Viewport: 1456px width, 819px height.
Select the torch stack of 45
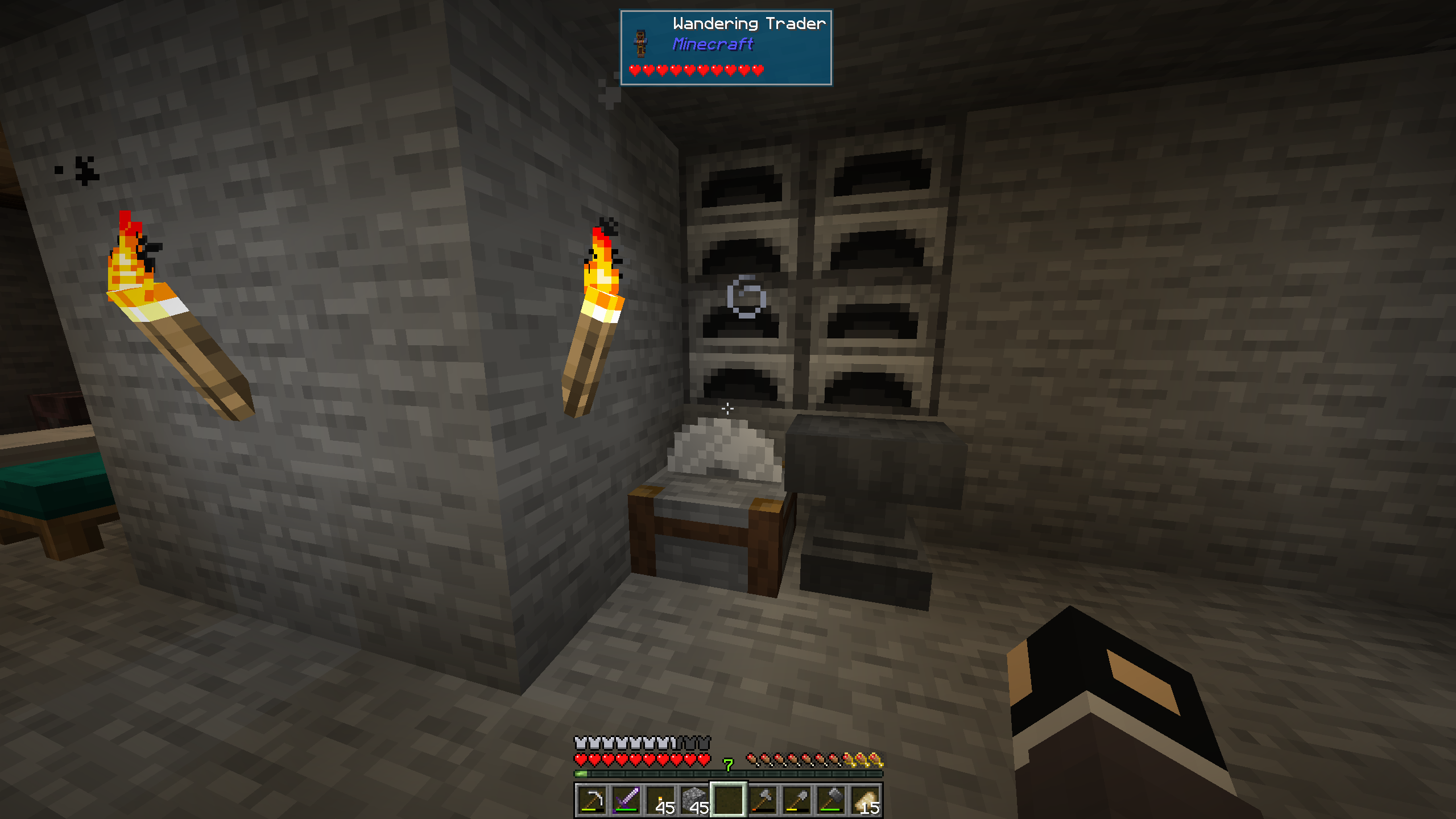(x=660, y=800)
